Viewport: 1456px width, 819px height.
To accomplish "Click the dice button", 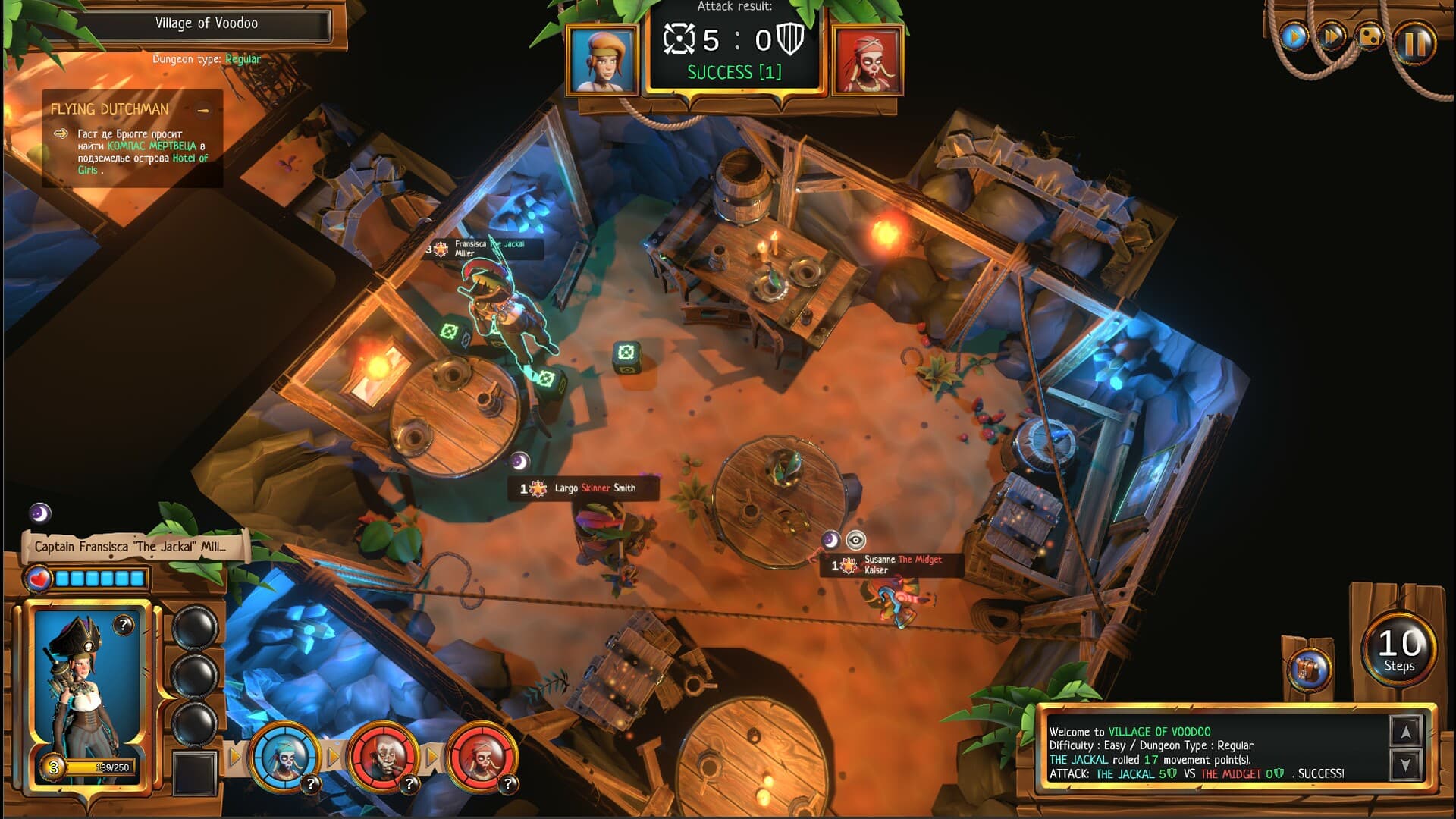I will coord(1370,36).
